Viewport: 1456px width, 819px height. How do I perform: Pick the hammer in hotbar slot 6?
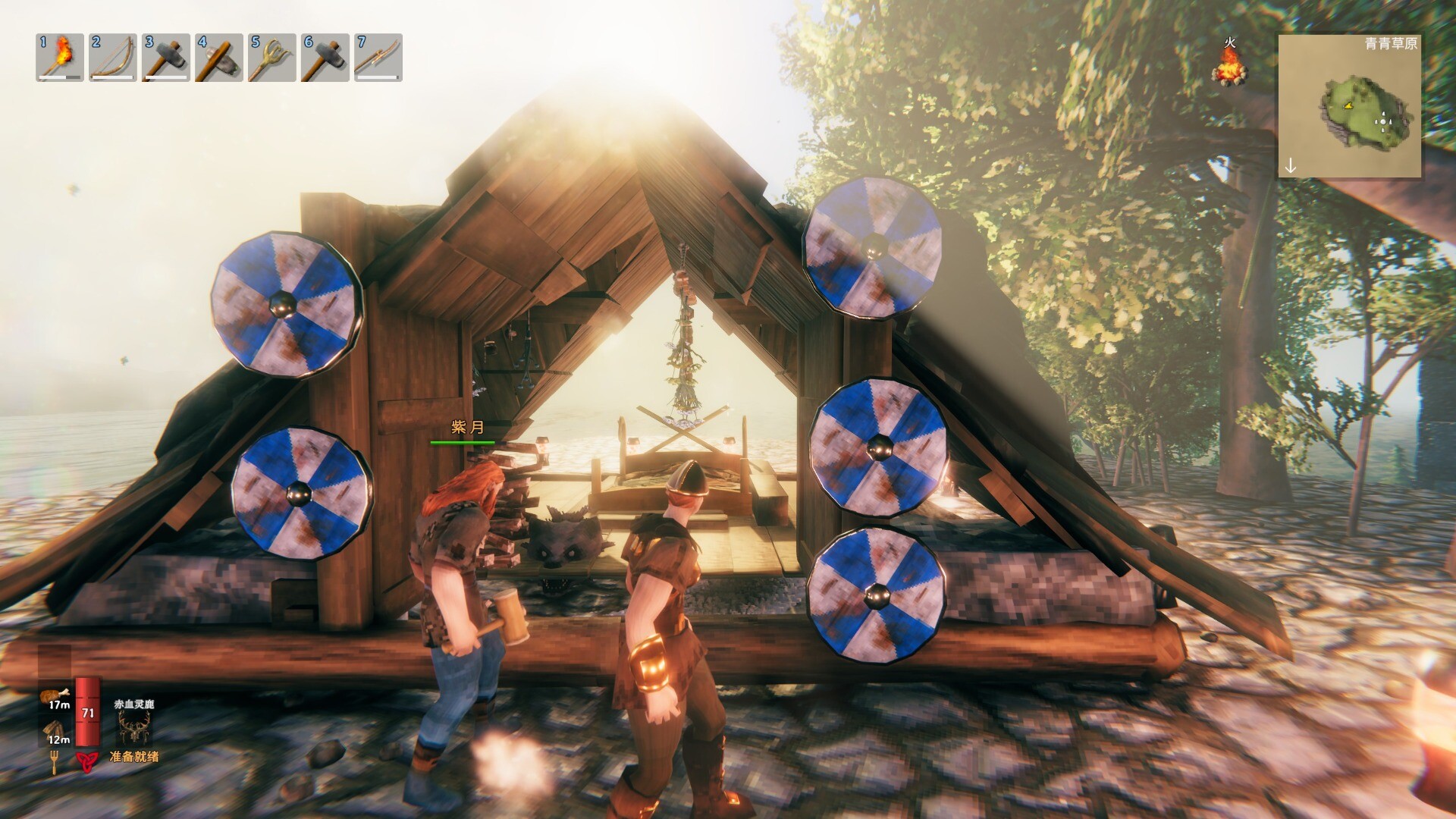325,57
